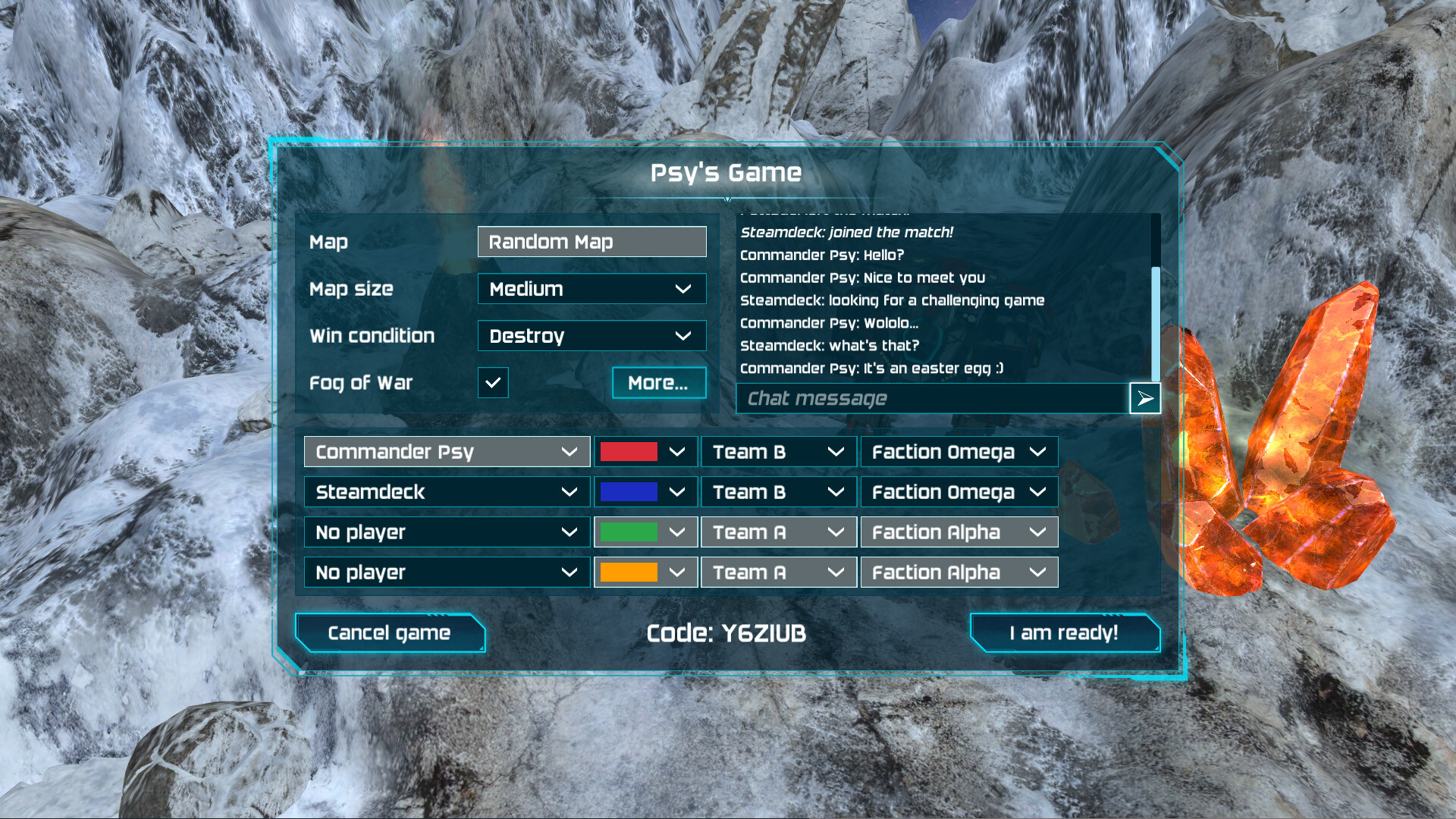
Task: Open the first No player slot dropdown
Action: 446,532
